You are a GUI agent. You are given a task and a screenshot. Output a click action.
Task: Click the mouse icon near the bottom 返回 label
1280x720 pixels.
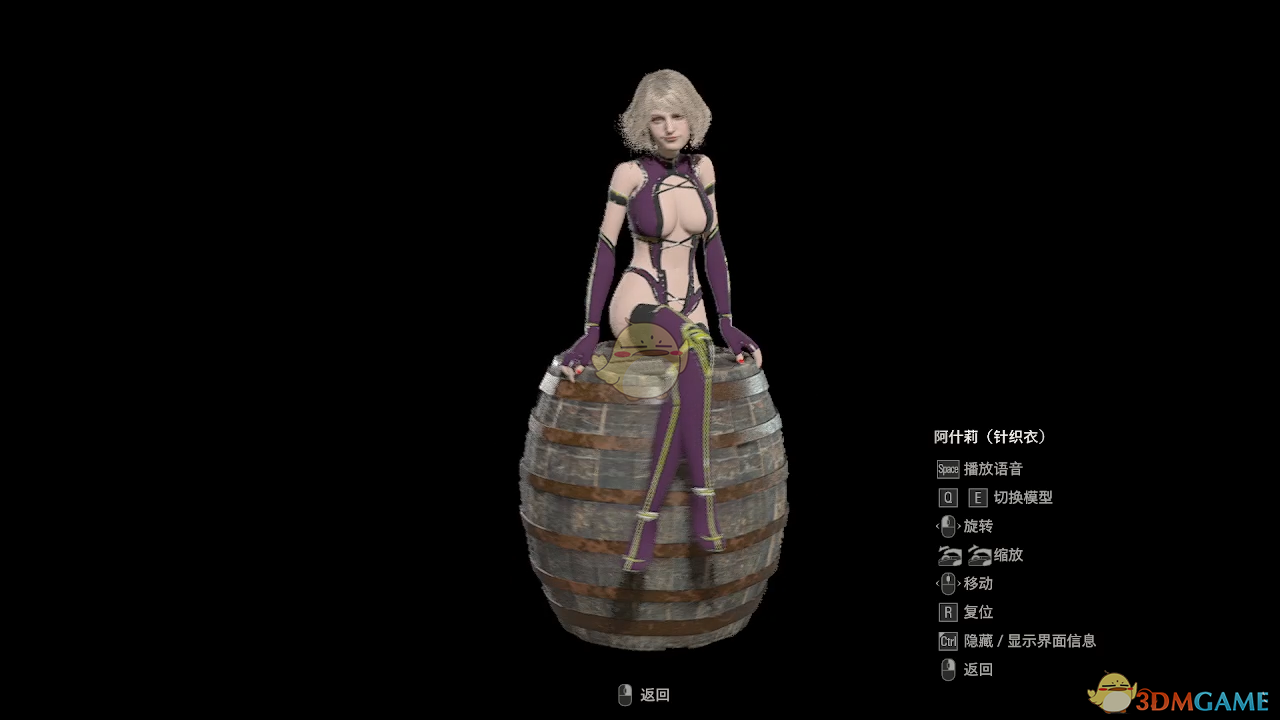(625, 694)
